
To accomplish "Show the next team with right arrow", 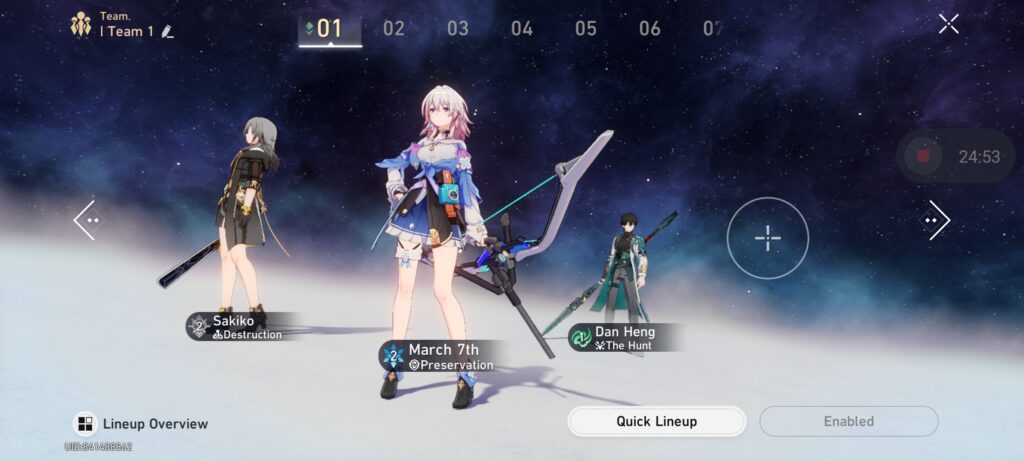I will (x=935, y=220).
